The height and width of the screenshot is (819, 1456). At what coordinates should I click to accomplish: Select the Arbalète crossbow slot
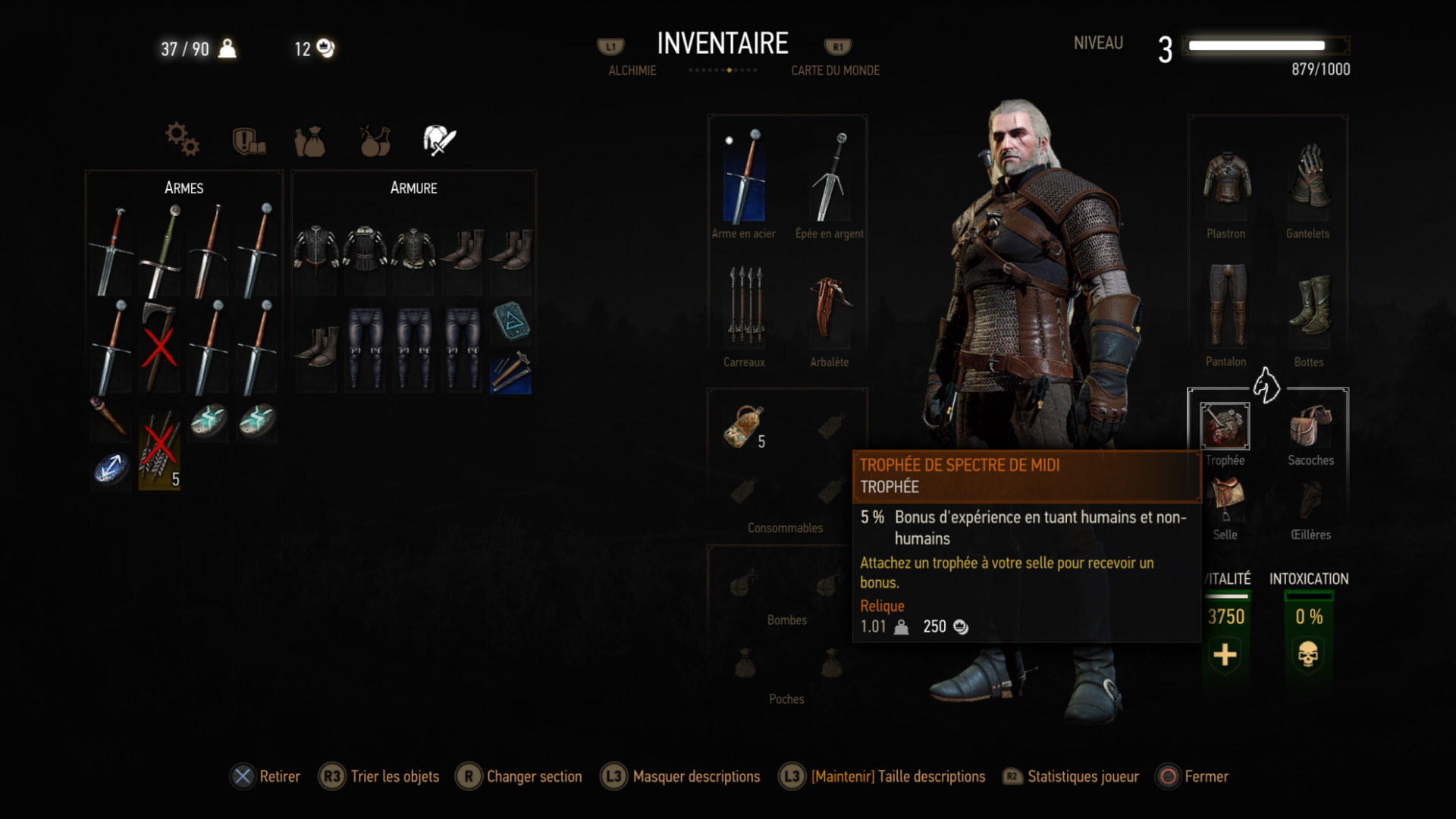830,306
